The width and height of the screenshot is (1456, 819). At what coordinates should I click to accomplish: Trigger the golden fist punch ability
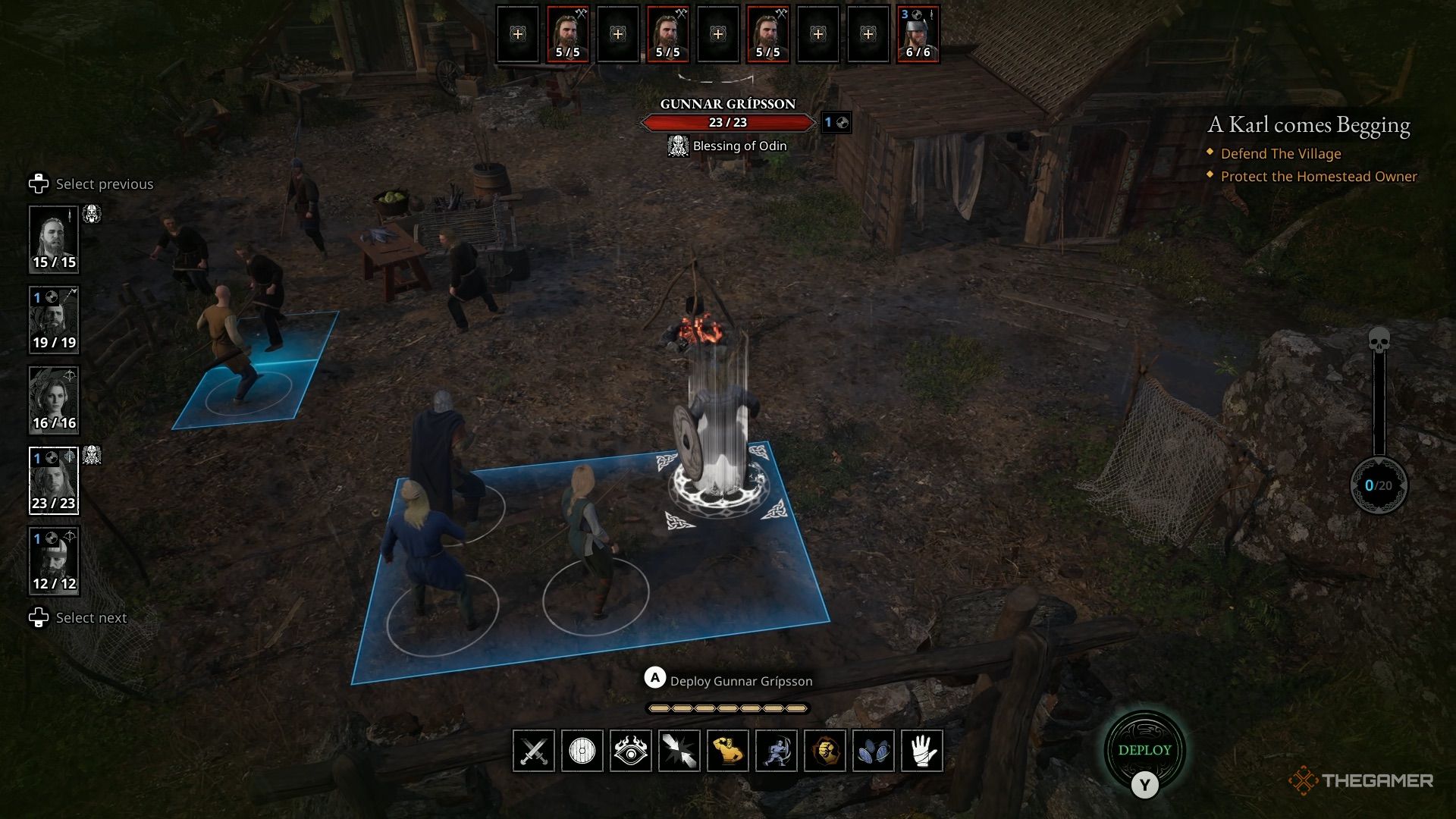(825, 752)
